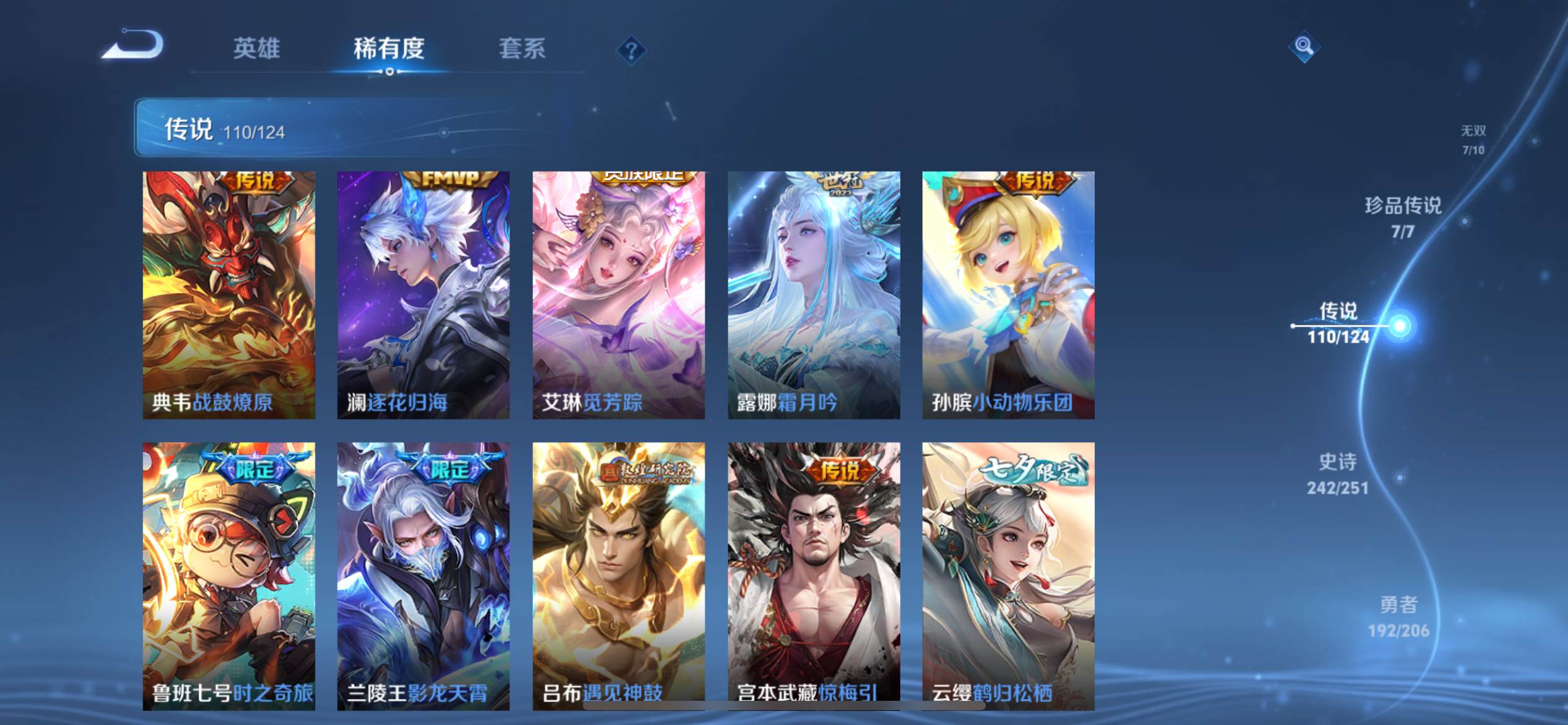View the 澜 逐花归海 skin card
The image size is (1568, 725).
[423, 294]
